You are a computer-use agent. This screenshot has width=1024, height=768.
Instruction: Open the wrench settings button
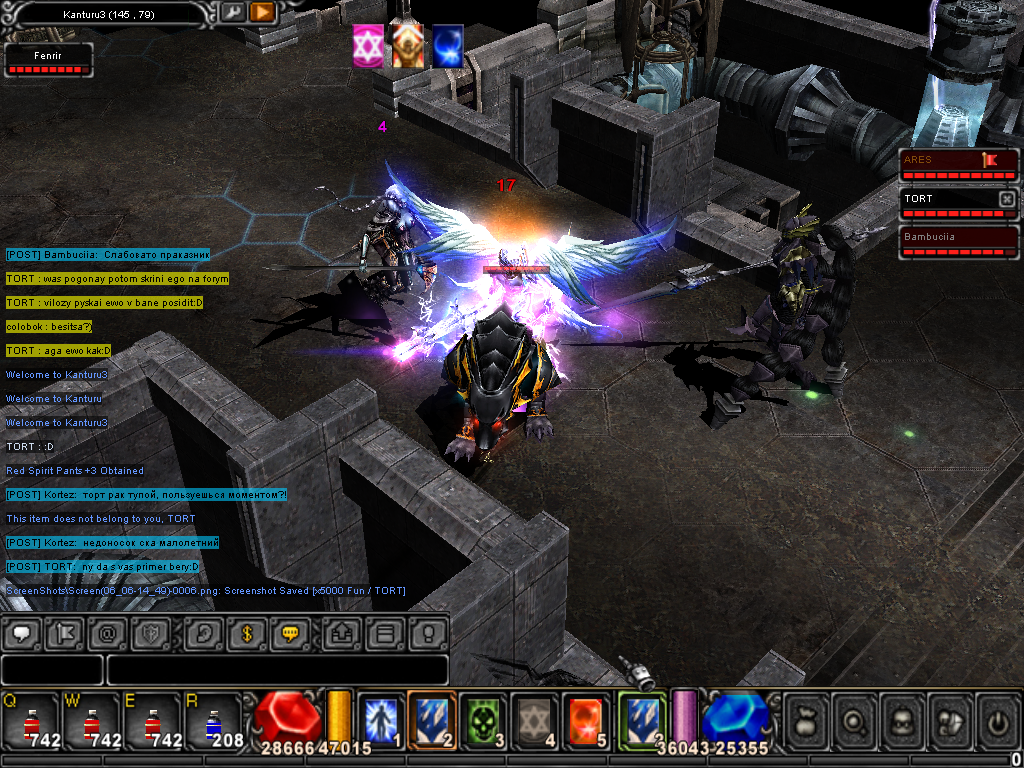[232, 12]
